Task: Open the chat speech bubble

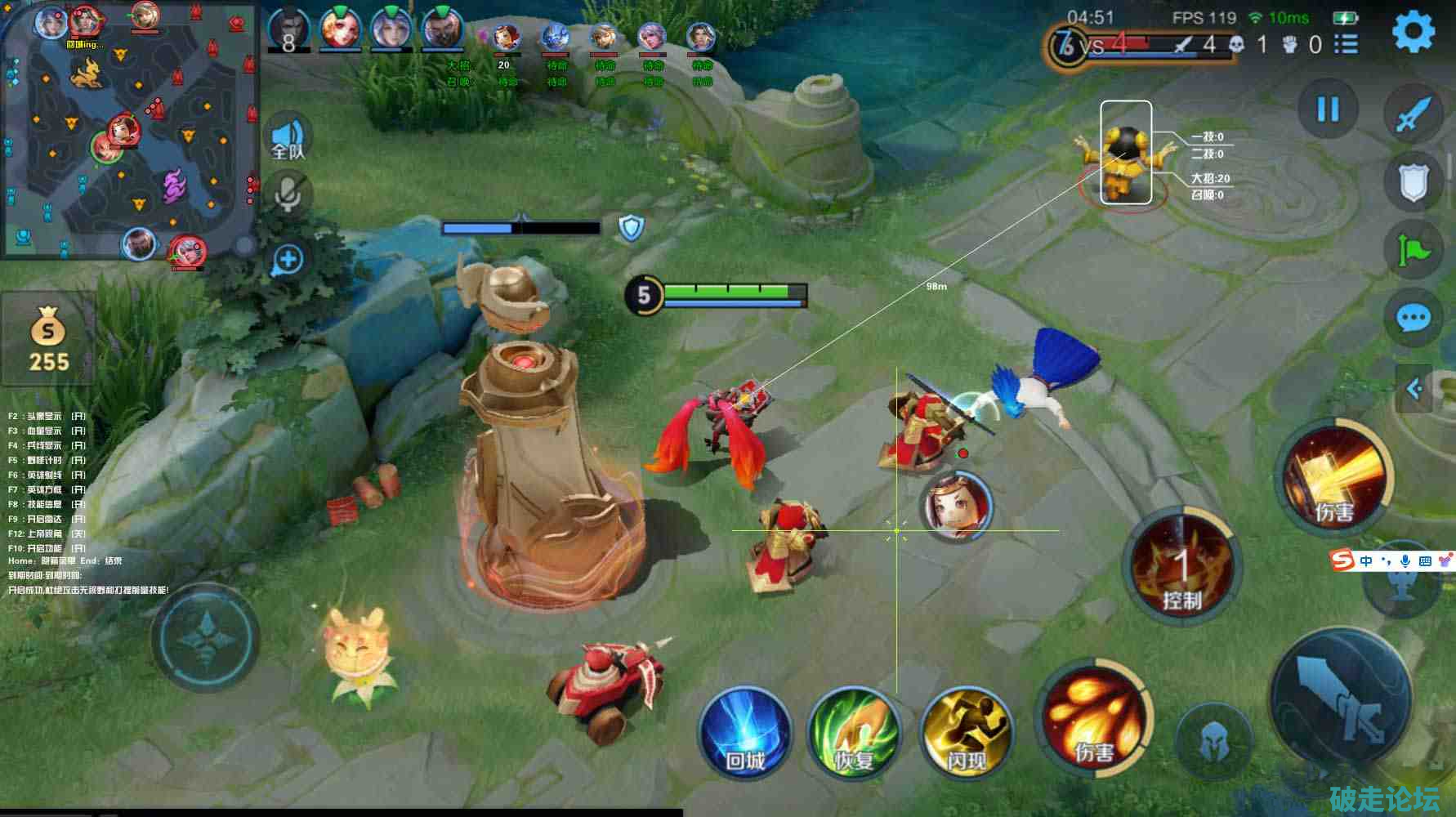Action: [x=1413, y=318]
